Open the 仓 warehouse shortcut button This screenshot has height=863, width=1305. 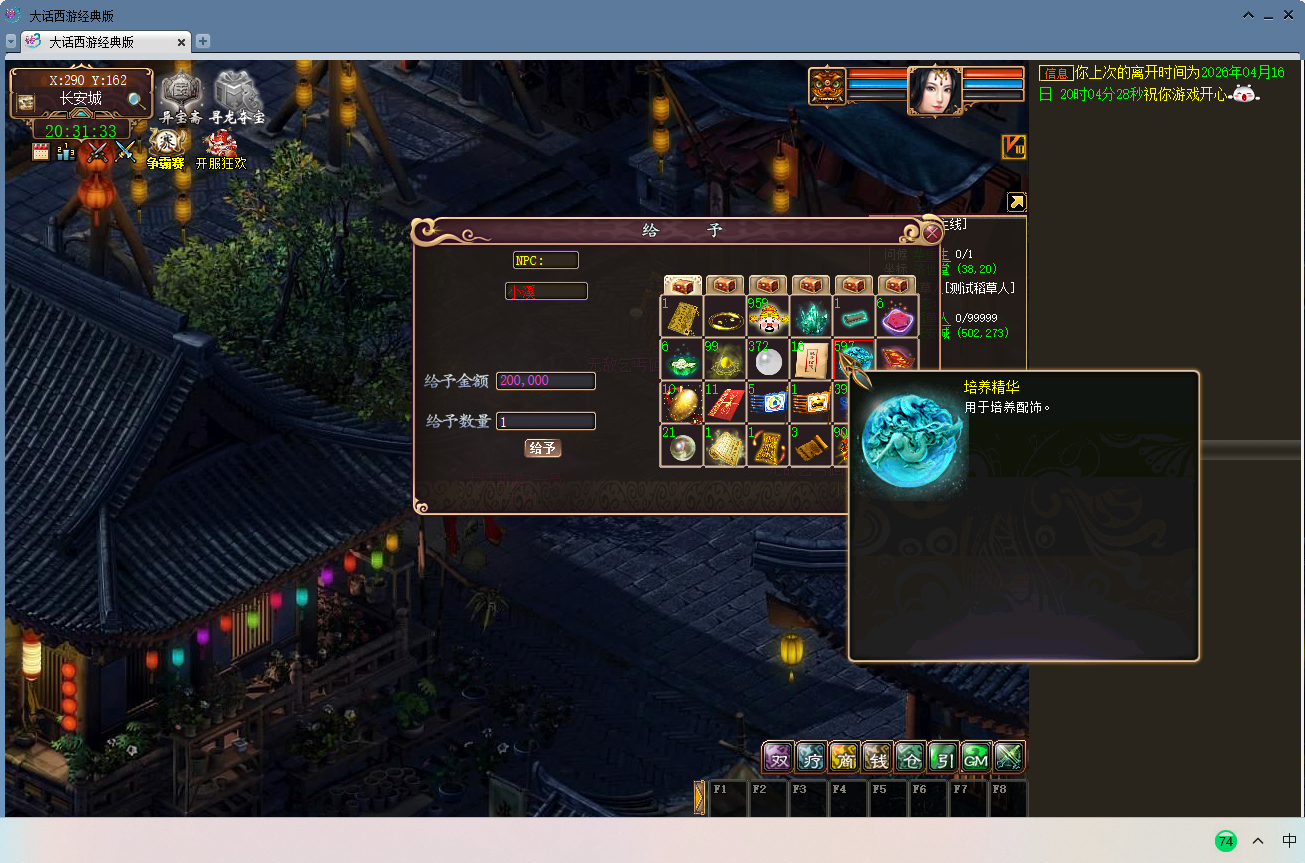click(910, 757)
